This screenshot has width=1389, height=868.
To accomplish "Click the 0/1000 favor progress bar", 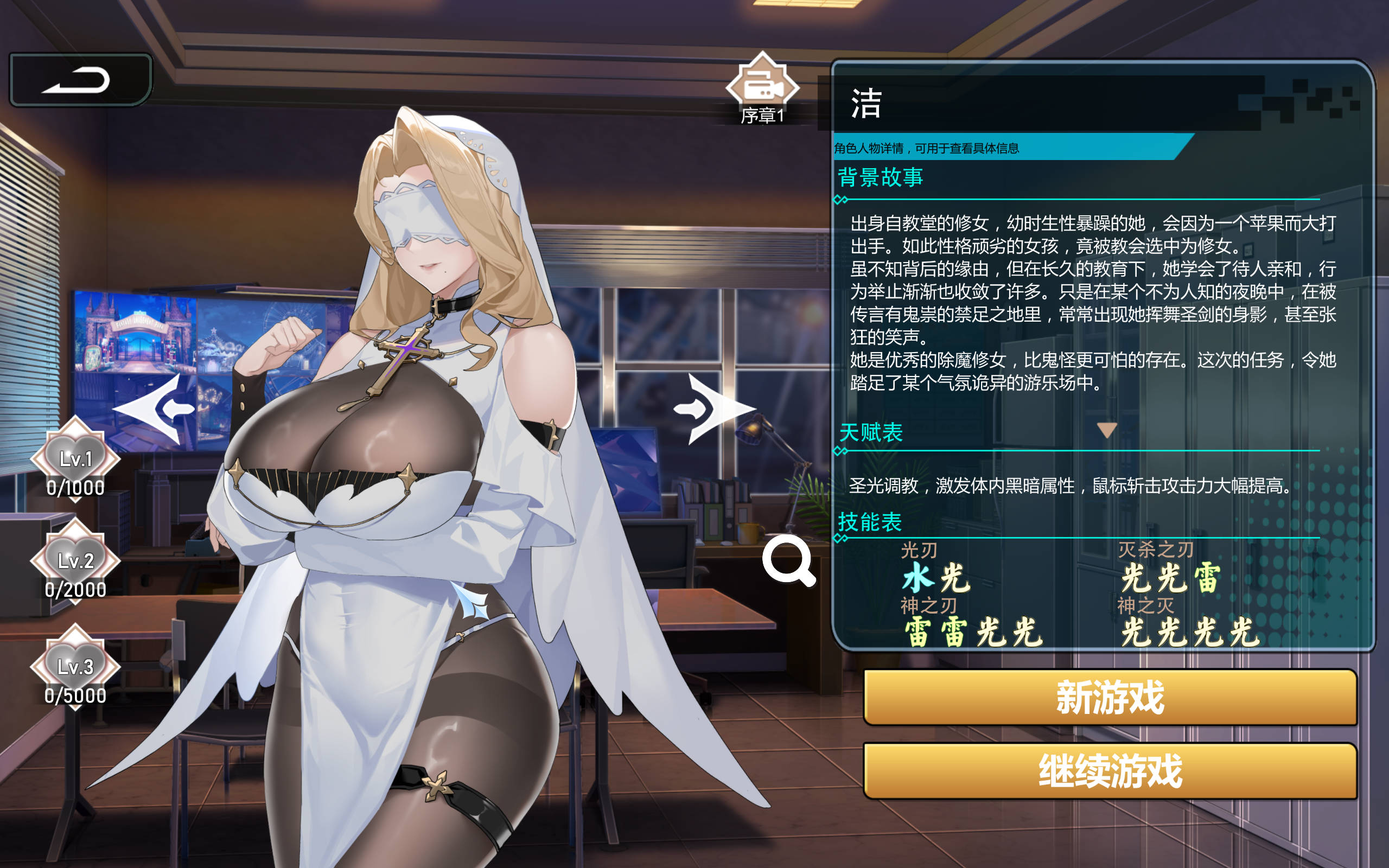I will (75, 488).
